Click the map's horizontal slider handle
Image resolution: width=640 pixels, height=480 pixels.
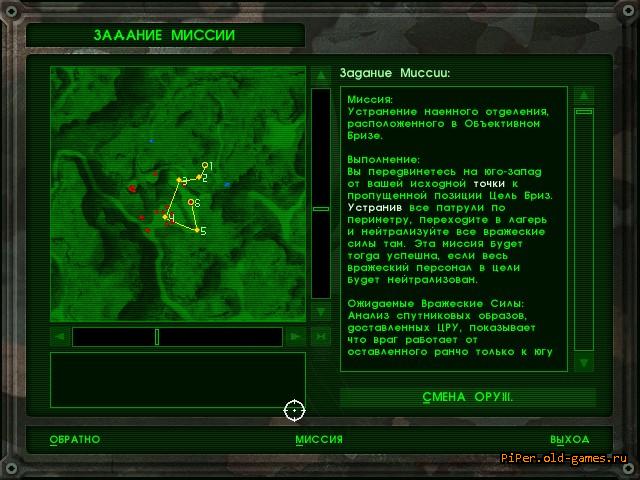157,337
